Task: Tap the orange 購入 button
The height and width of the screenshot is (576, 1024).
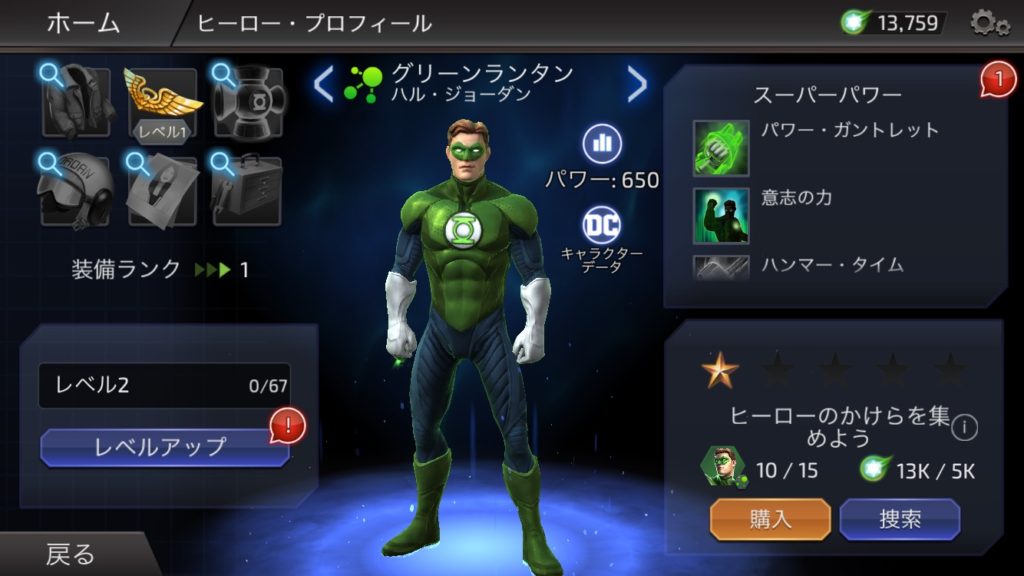Action: click(770, 519)
